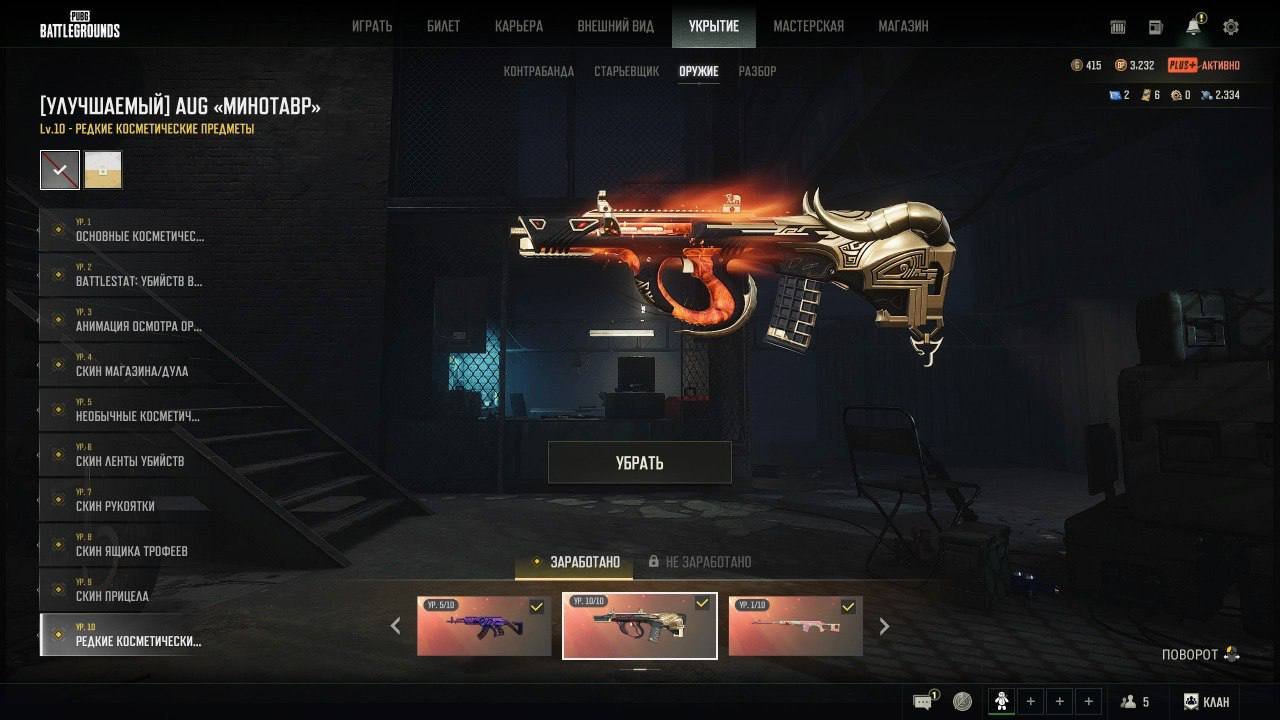
Task: Click the УБРАТЬ button
Action: (x=640, y=463)
